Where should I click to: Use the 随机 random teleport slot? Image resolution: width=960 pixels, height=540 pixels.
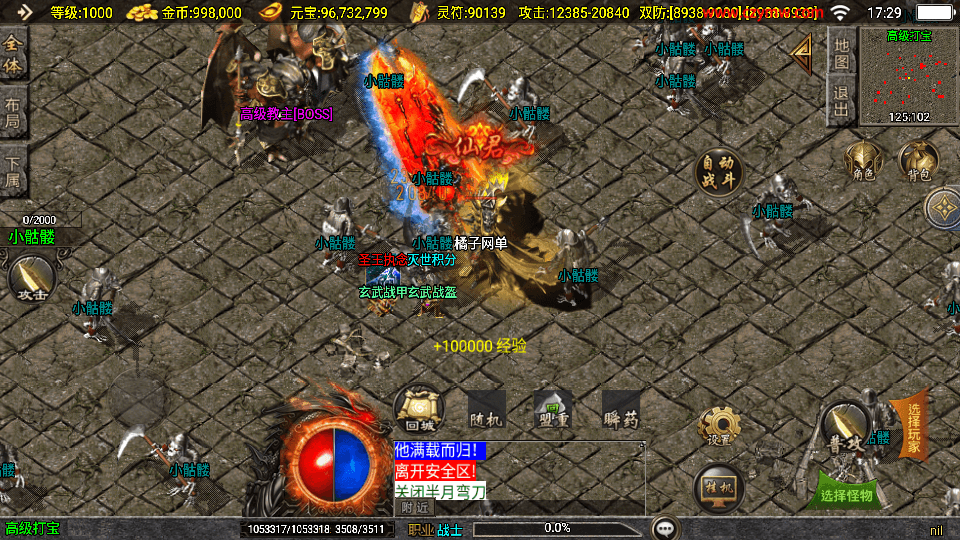tap(486, 409)
